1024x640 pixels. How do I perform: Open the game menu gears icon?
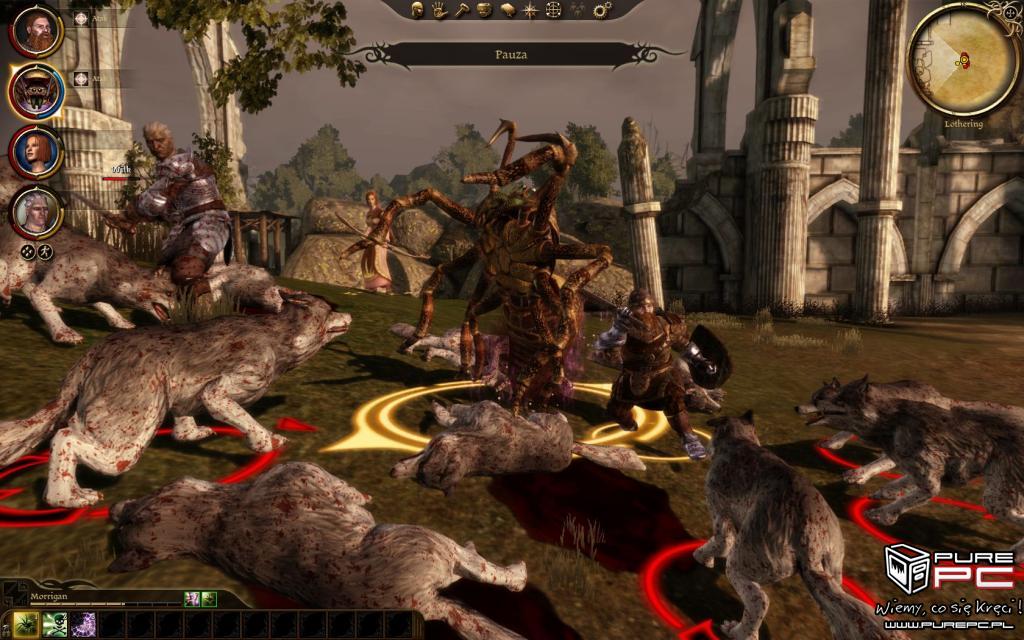(602, 10)
